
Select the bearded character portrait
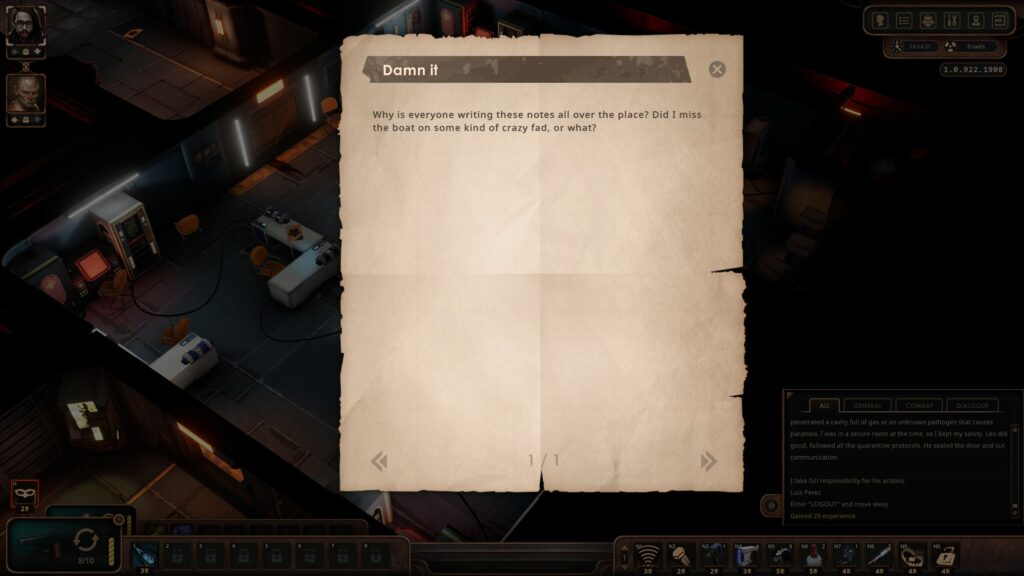25,26
